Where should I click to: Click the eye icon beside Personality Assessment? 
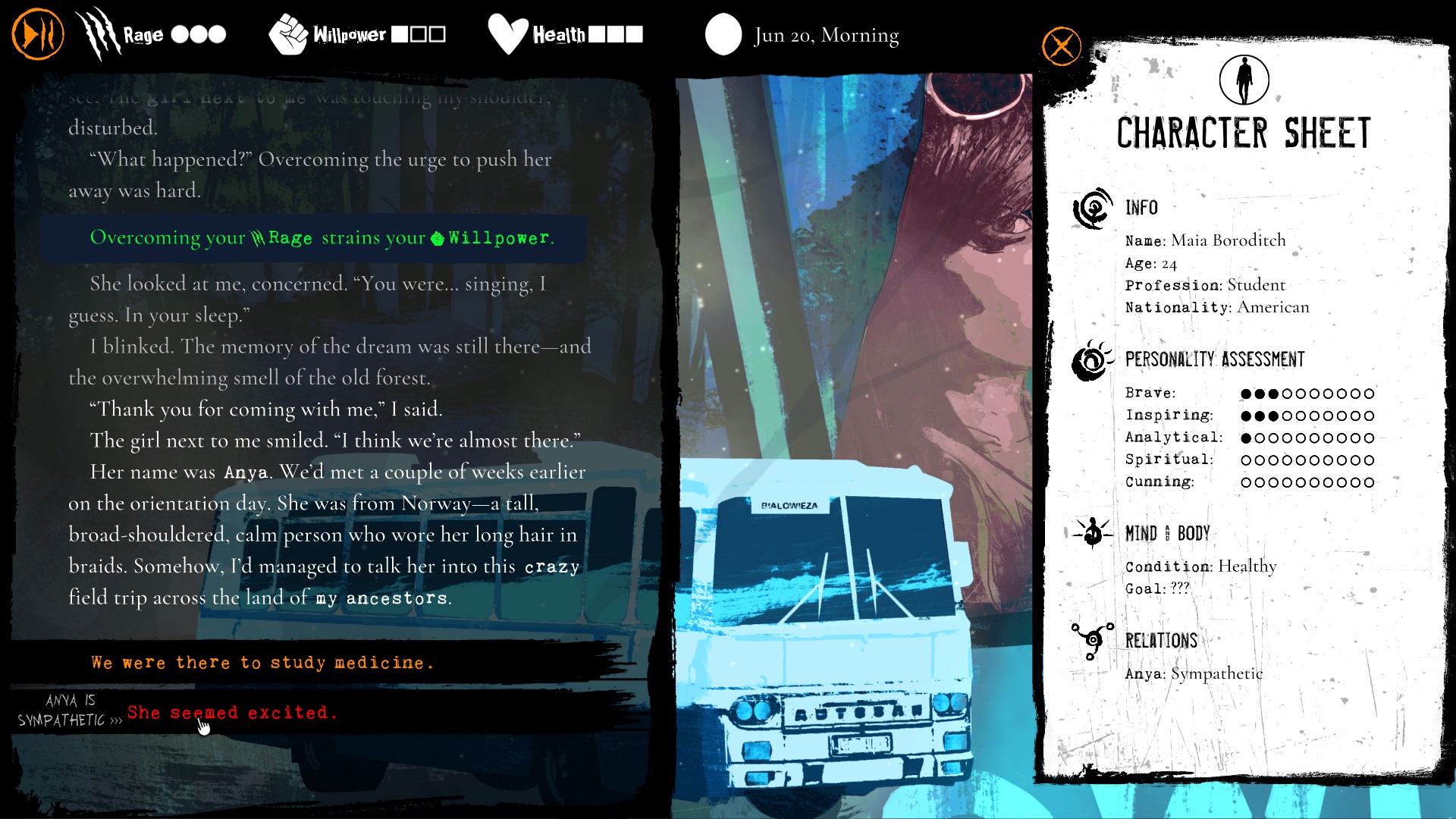1089,359
